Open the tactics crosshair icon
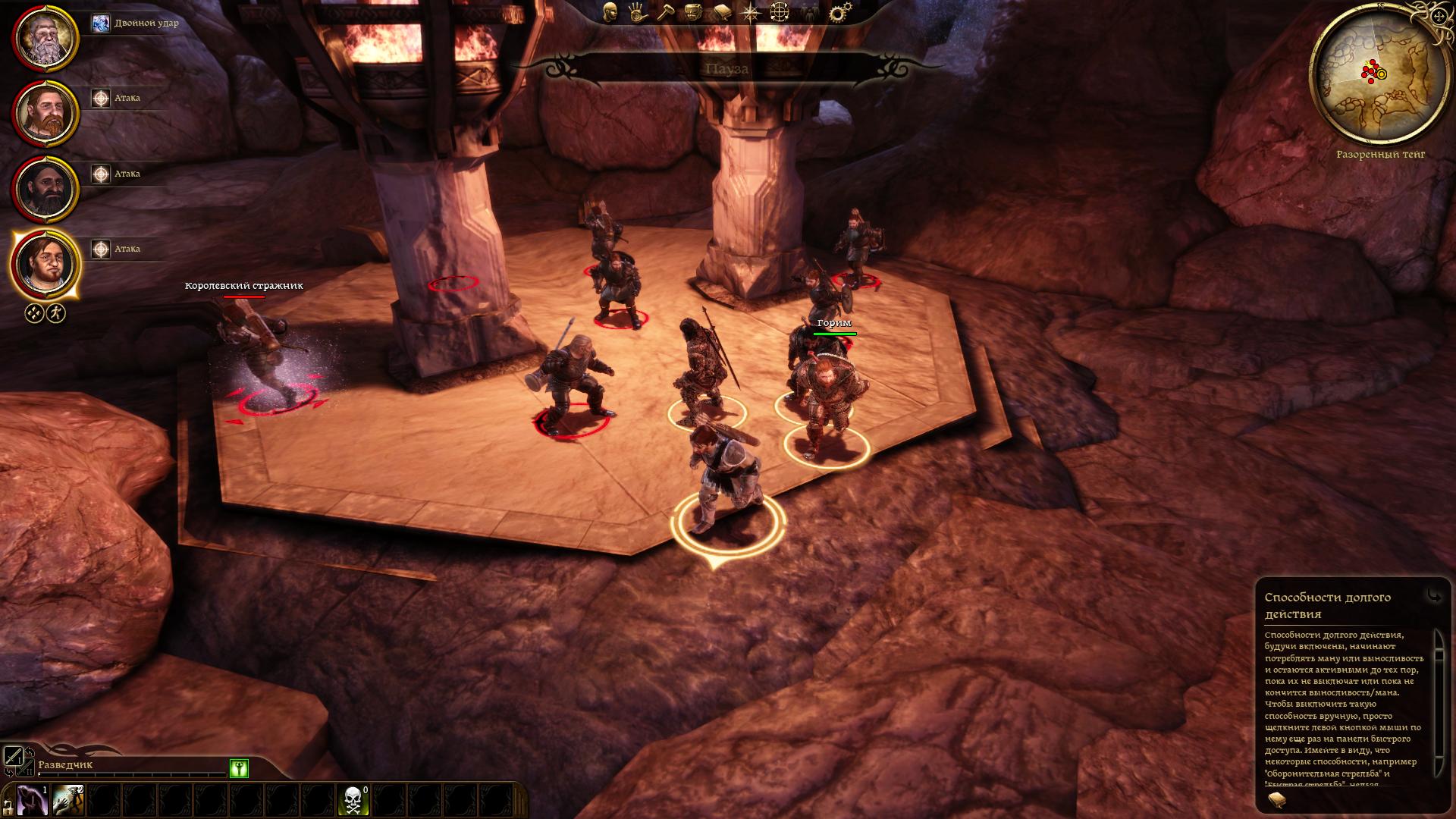1456x819 pixels. [x=780, y=11]
